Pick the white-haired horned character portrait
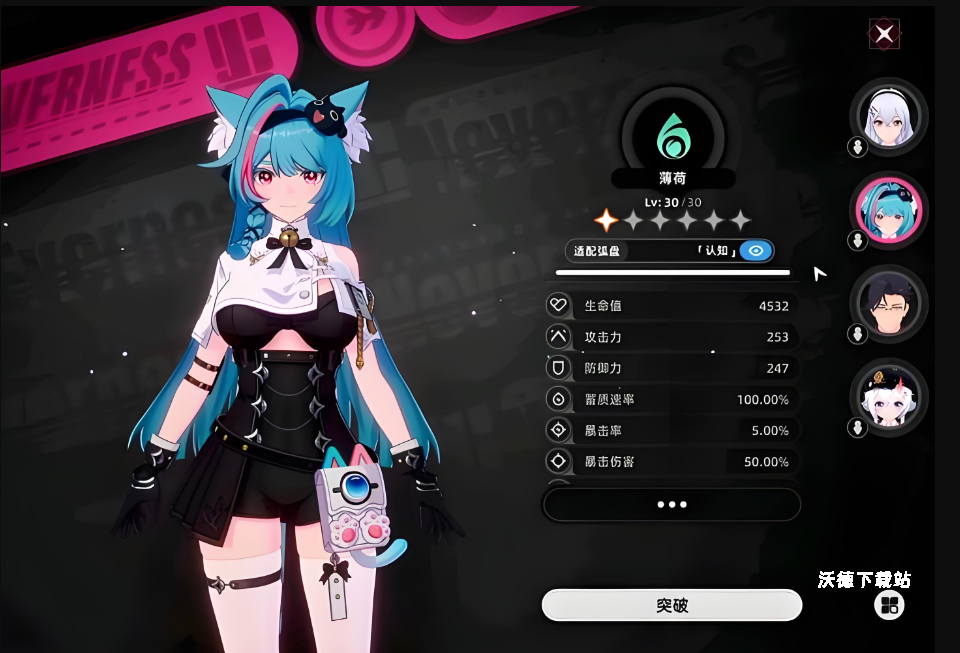 coord(889,397)
